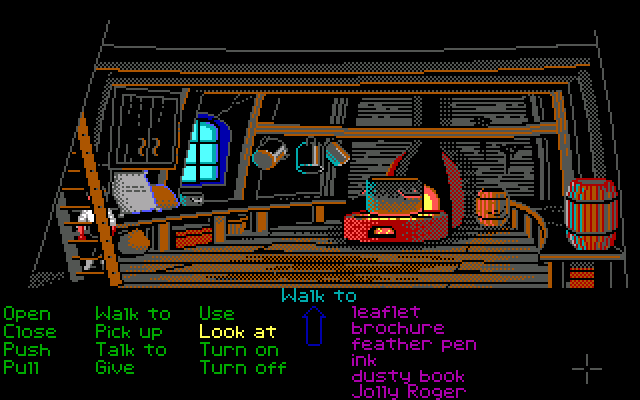Select the Open verb

(x=26, y=314)
